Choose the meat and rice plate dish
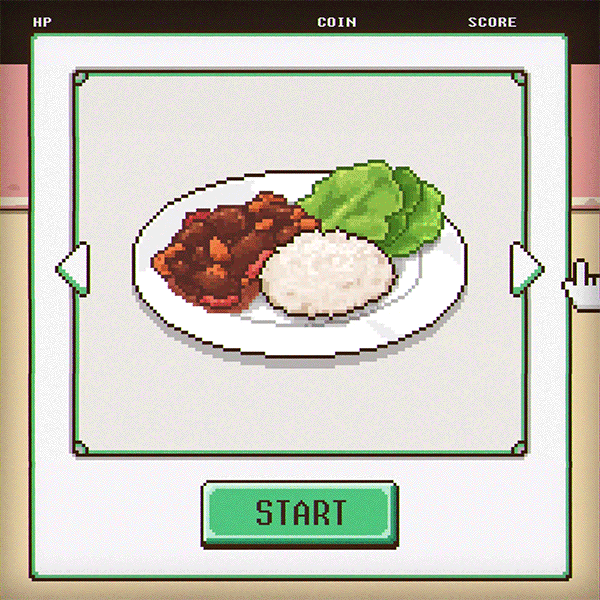The image size is (600, 600). point(299,263)
